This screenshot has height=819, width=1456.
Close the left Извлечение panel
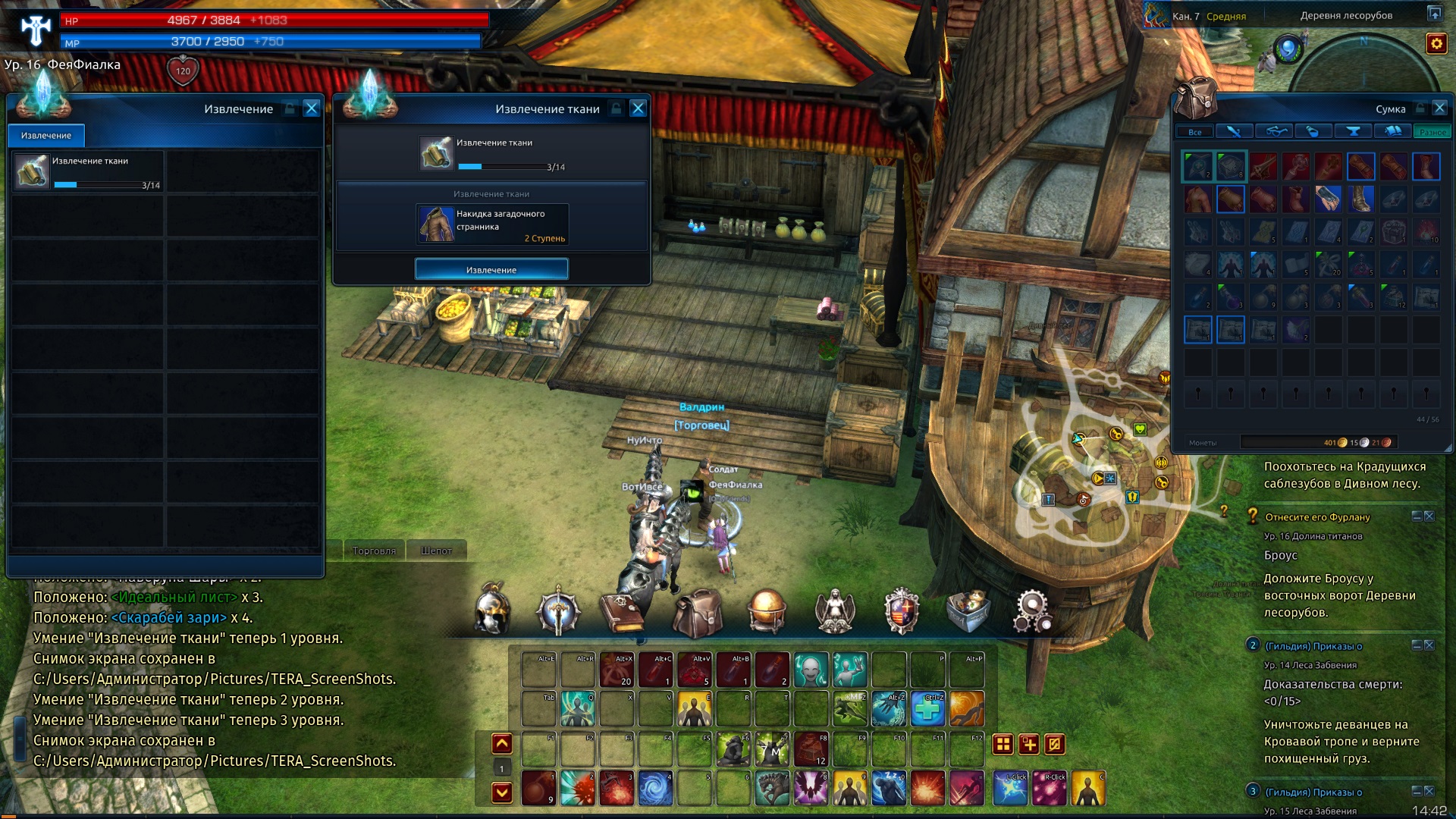point(311,109)
